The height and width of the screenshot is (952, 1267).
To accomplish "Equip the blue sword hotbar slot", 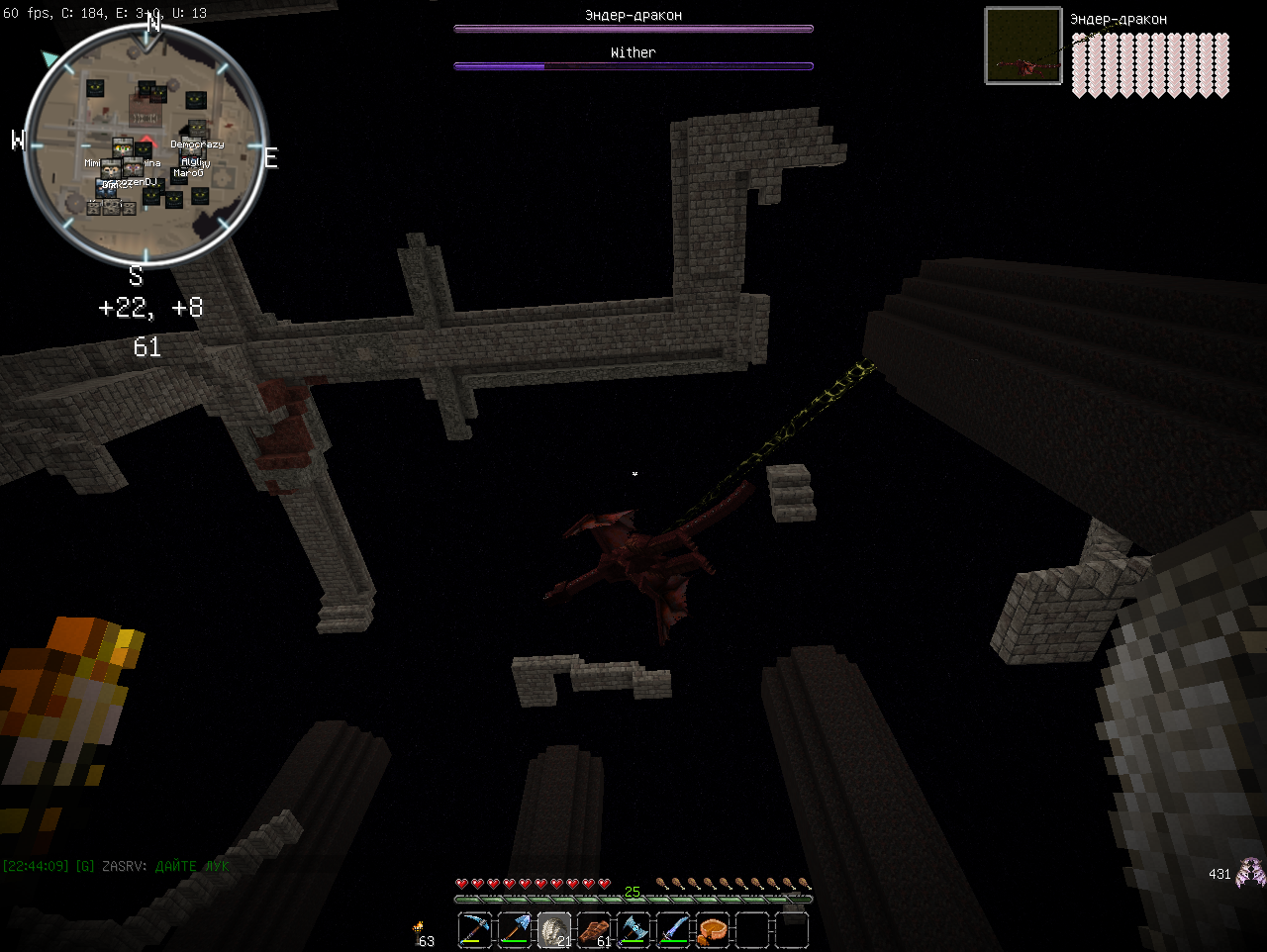I will (673, 930).
